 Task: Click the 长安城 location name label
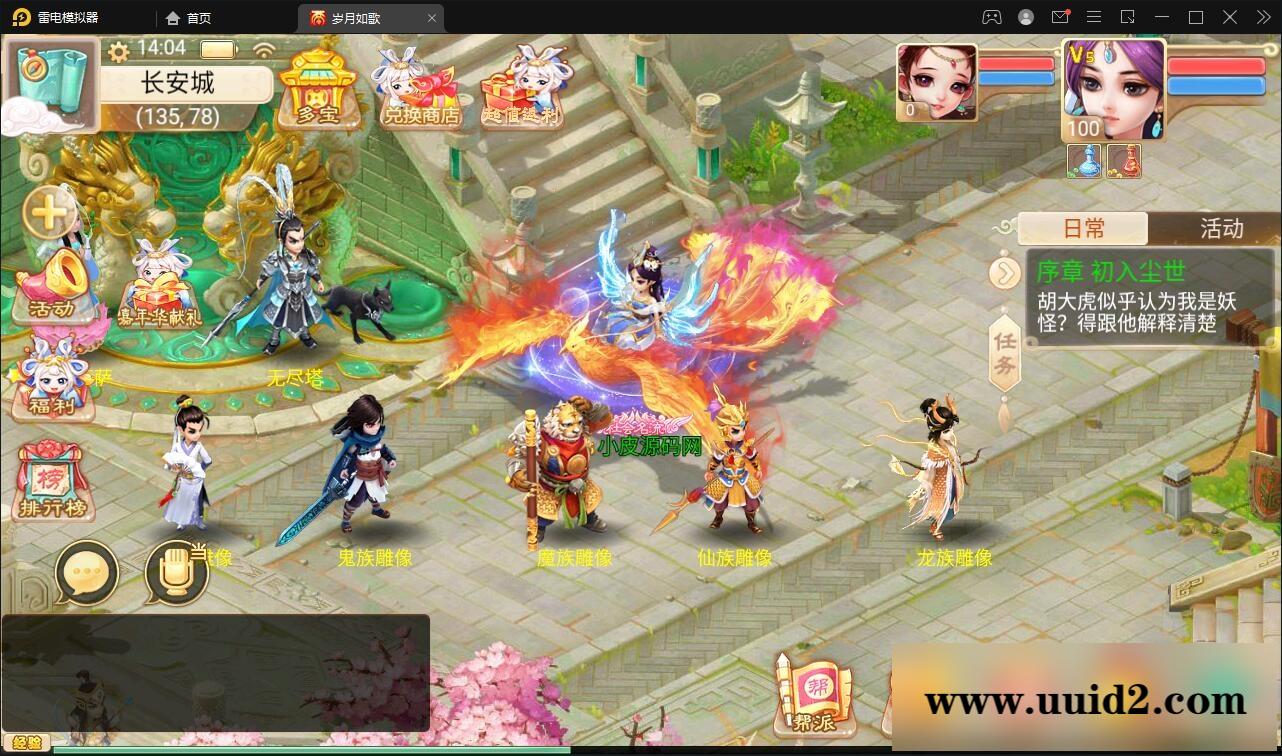coord(185,82)
